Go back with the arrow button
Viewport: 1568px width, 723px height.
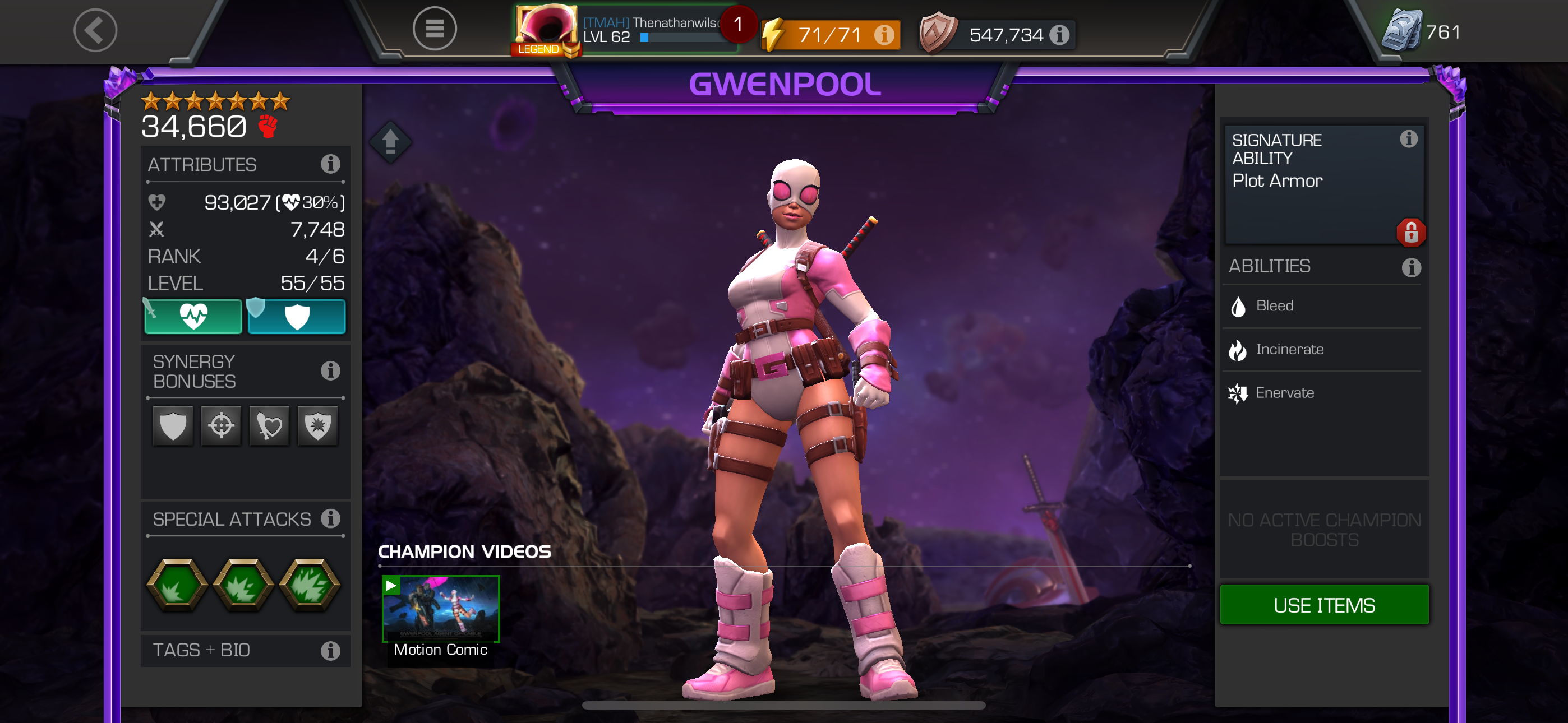pos(95,30)
